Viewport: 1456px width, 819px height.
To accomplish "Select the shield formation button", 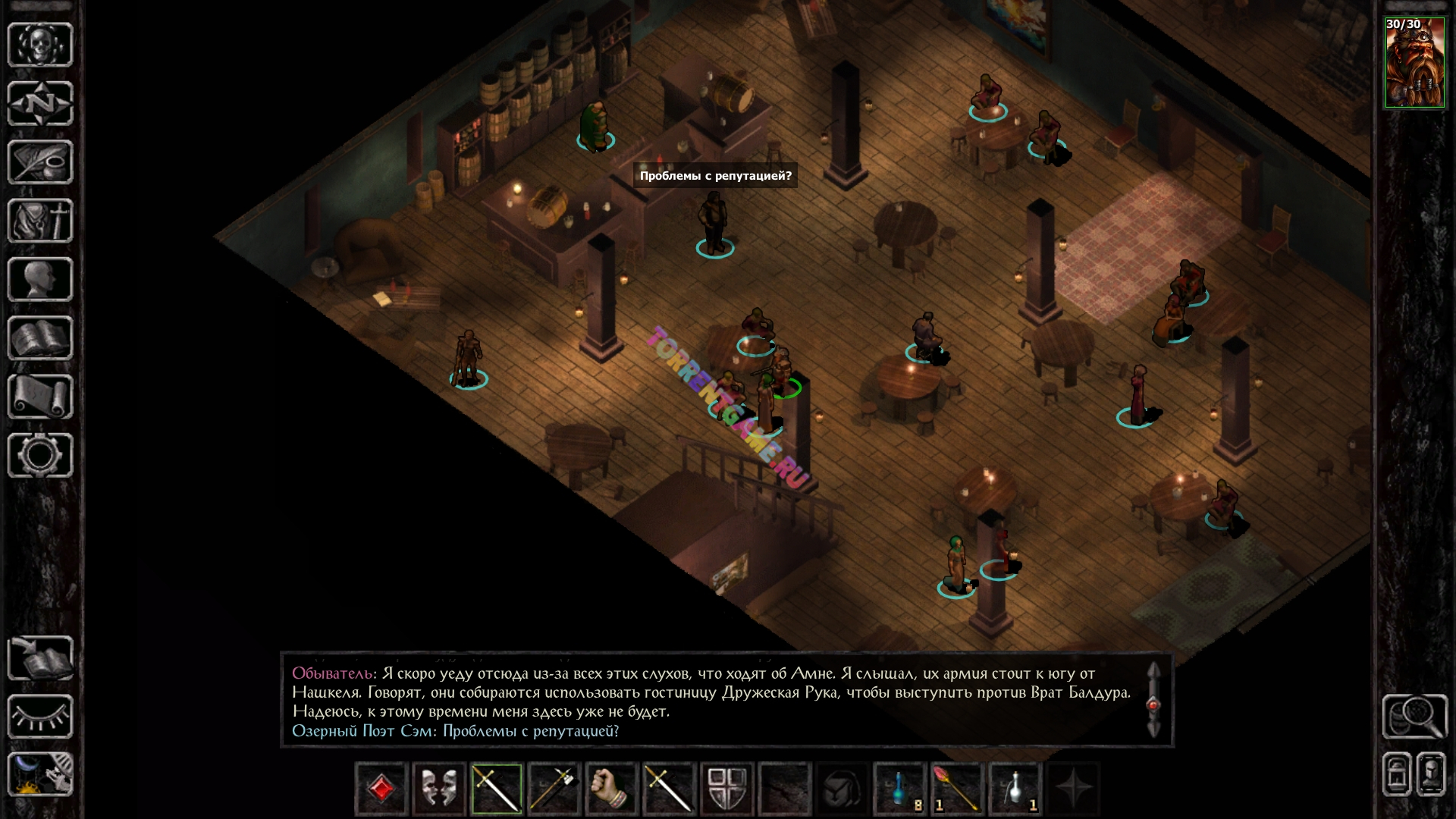I will [x=727, y=789].
